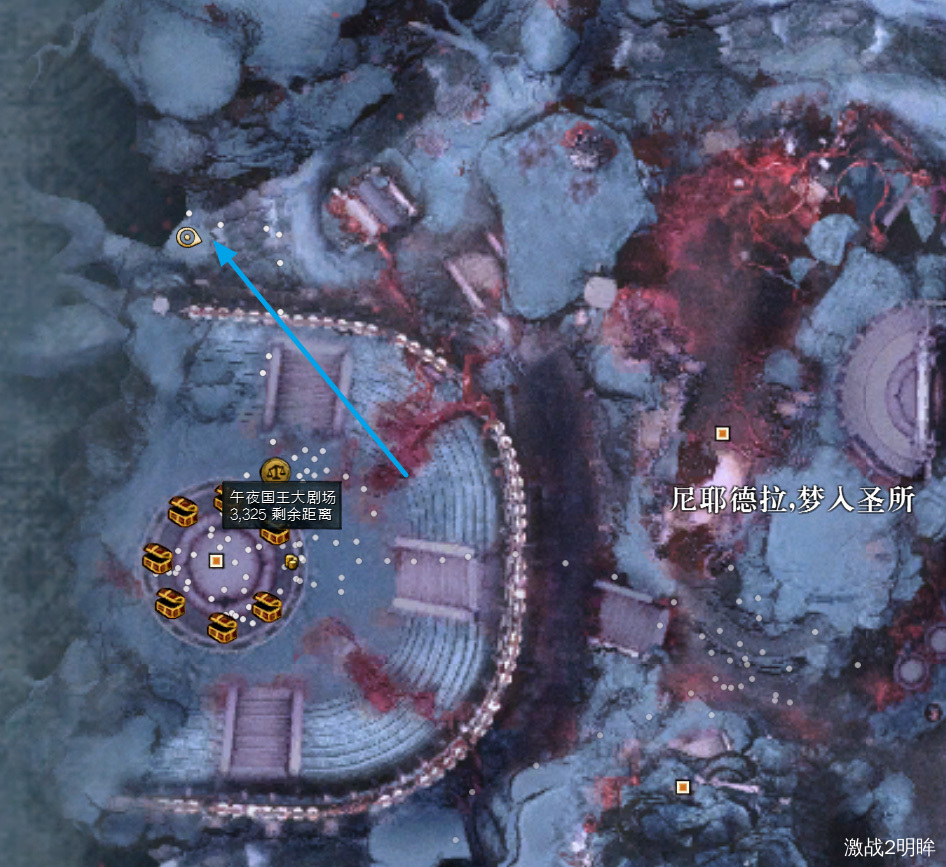Screen dimensions: 946x867
Task: Click the golden scales merchant icon
Action: coord(275,471)
